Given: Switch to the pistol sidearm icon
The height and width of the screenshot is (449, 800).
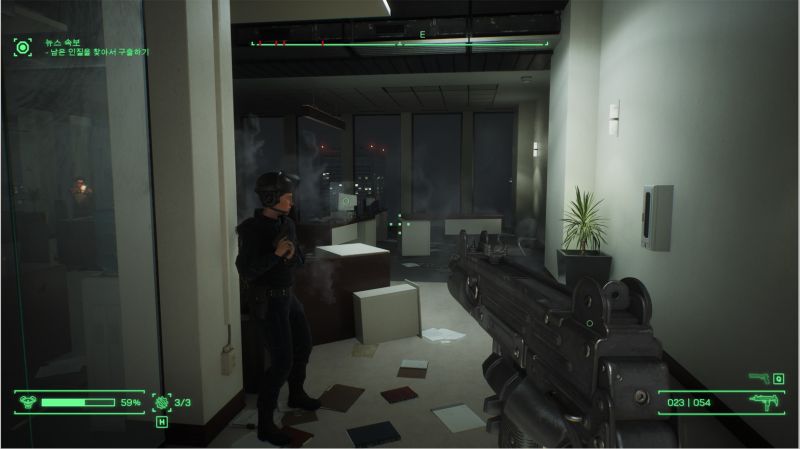Looking at the screenshot, I should [x=759, y=377].
